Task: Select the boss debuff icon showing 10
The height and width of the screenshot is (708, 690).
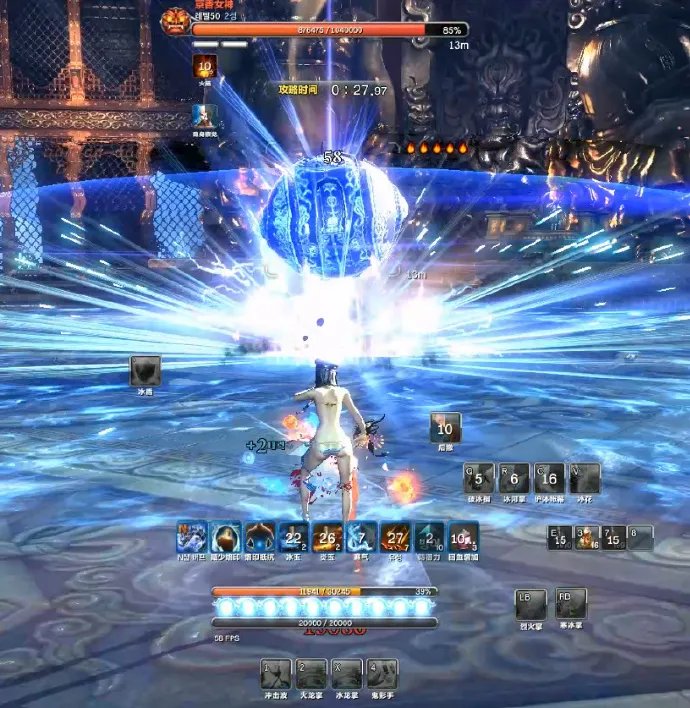Action: coord(206,67)
